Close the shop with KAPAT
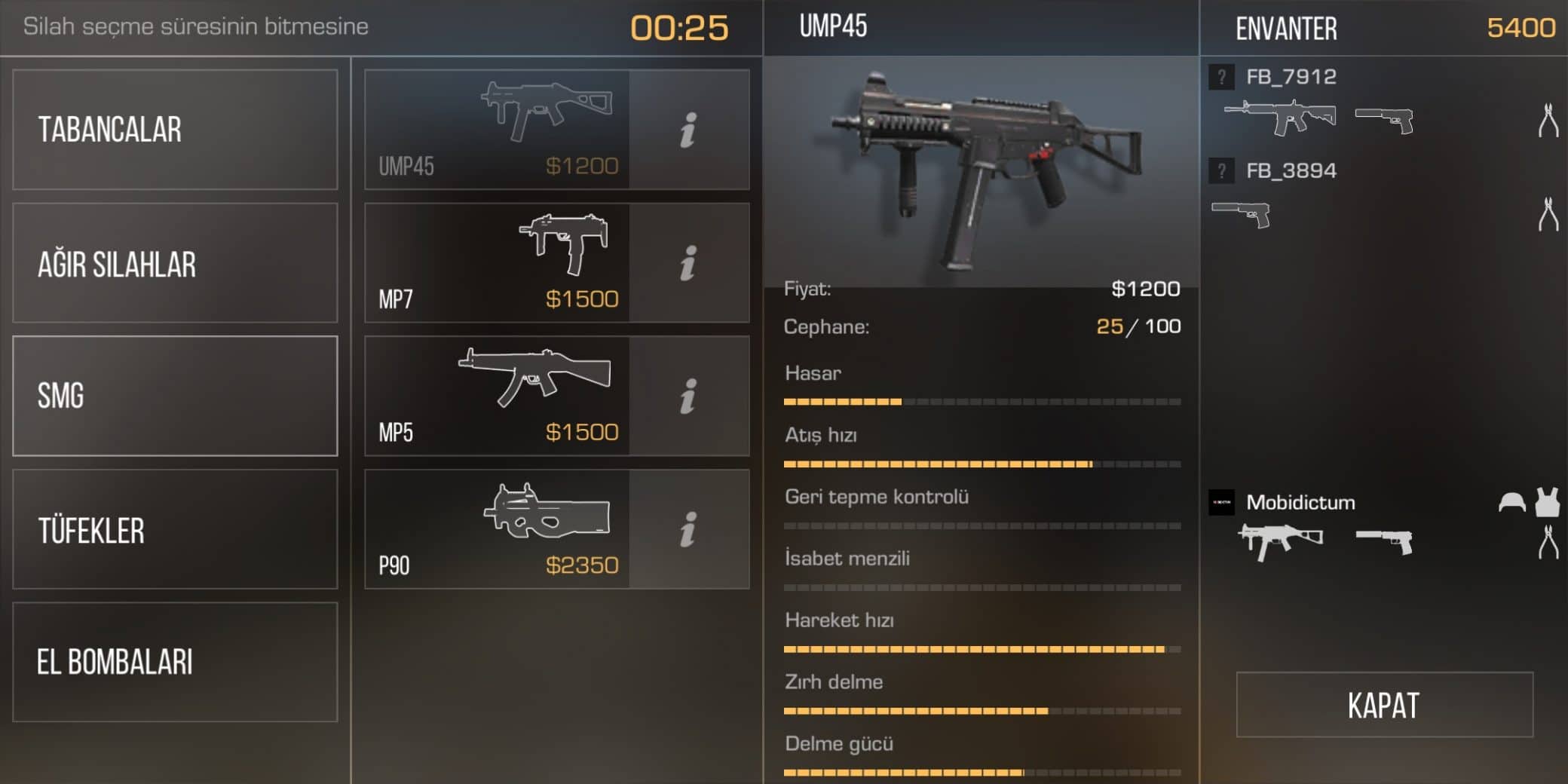Image resolution: width=1568 pixels, height=784 pixels. tap(1384, 705)
